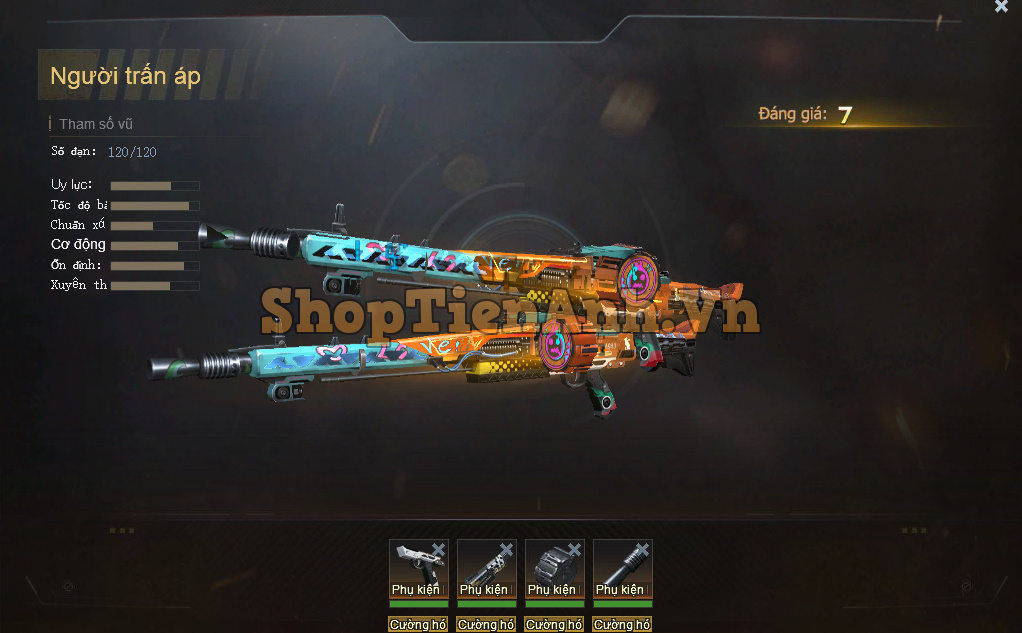Close the weapon detail window

(1001, 7)
